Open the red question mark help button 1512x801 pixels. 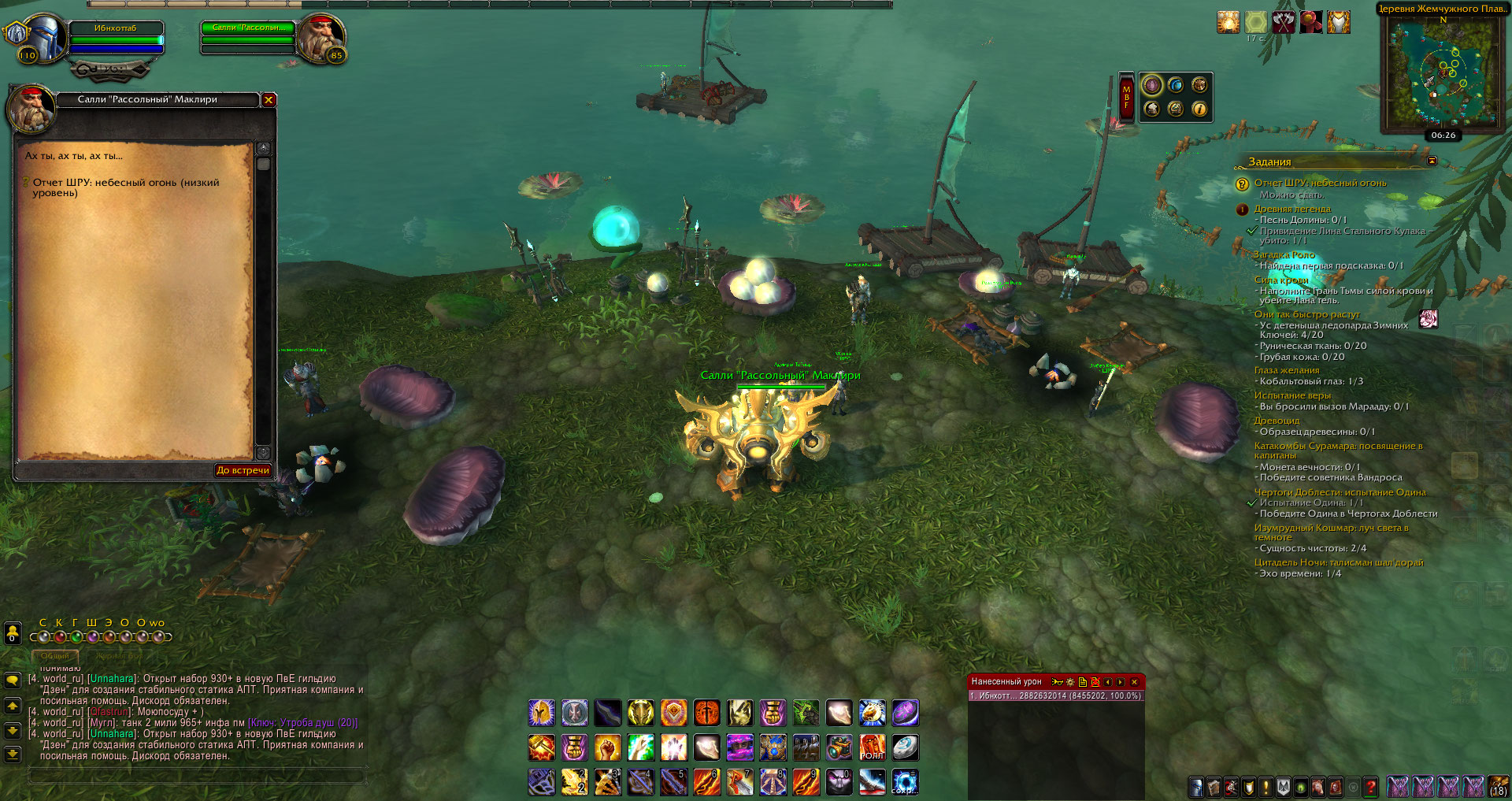(x=1370, y=787)
